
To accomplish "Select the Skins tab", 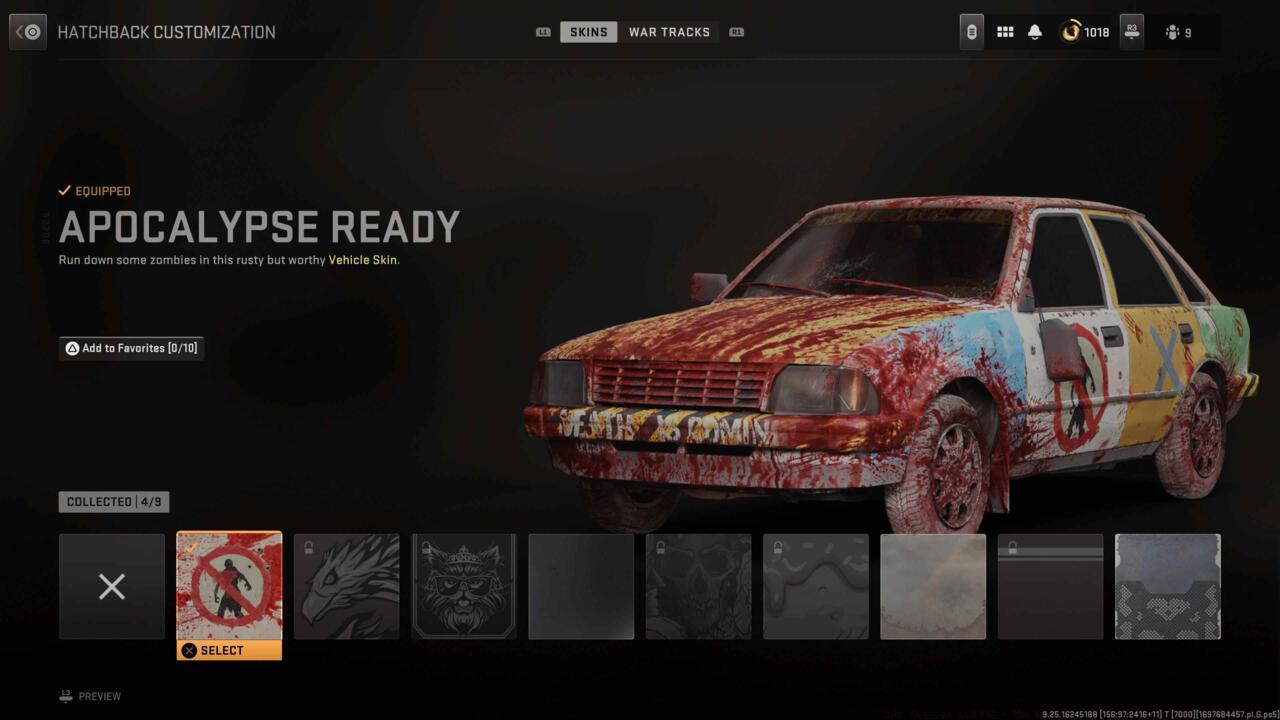I will point(588,31).
